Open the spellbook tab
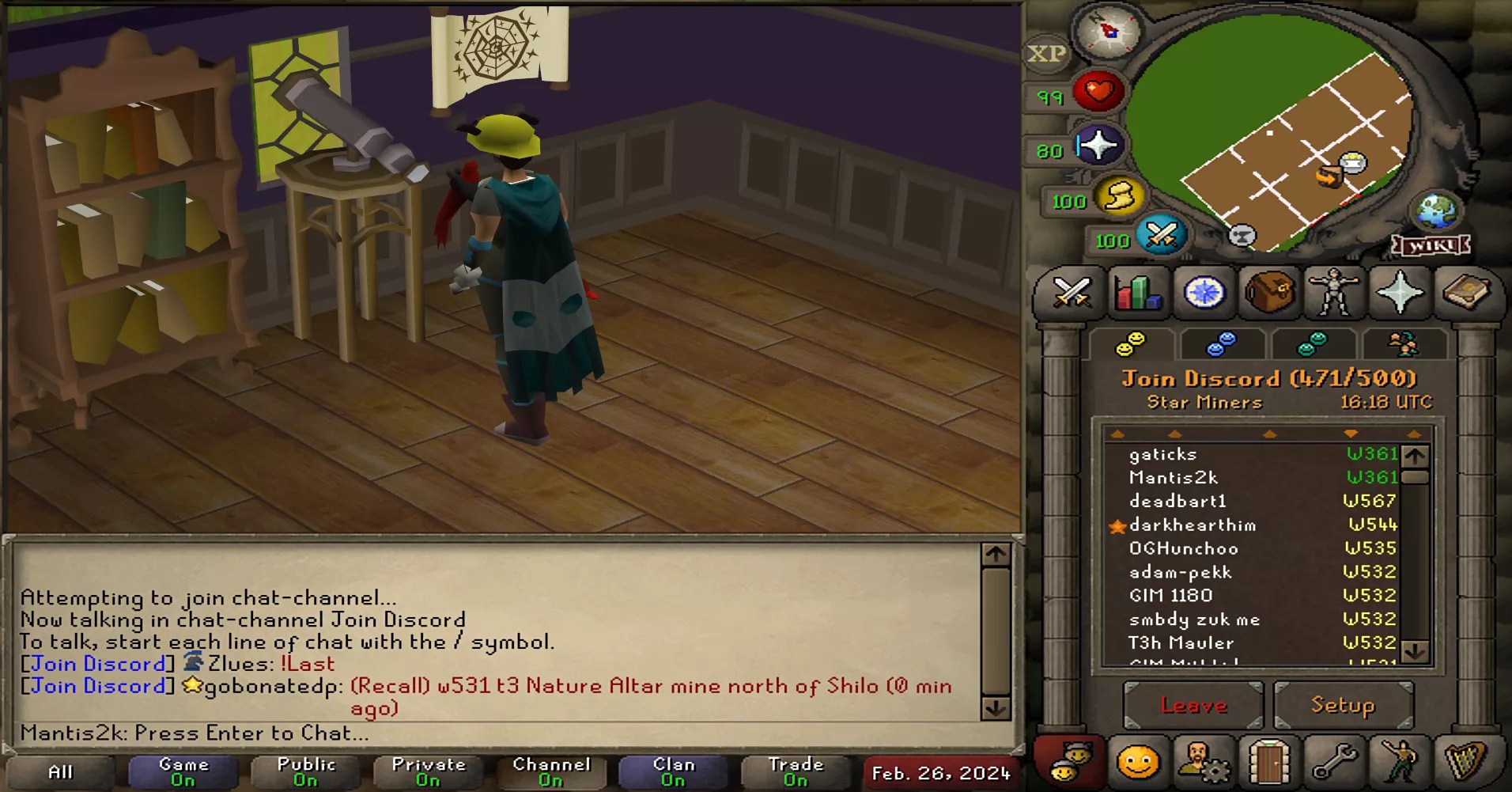The width and height of the screenshot is (1512, 792). point(1469,294)
